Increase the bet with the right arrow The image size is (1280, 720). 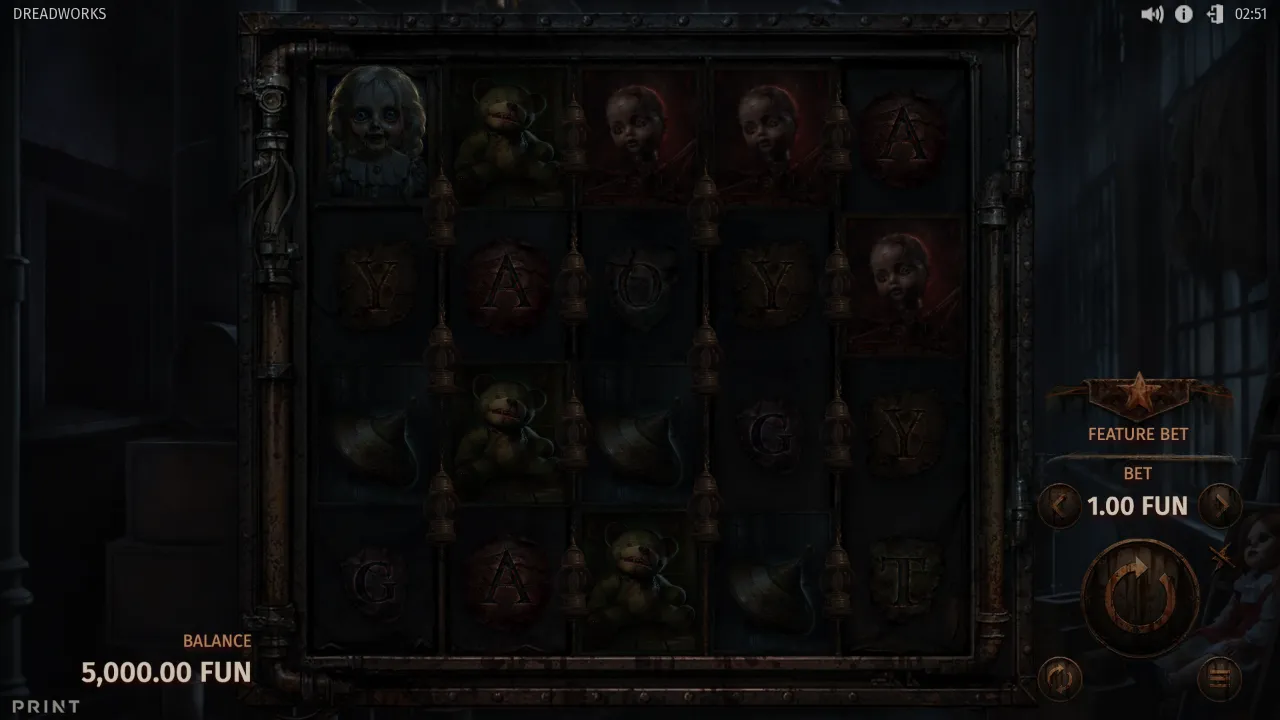pyautogui.click(x=1220, y=506)
